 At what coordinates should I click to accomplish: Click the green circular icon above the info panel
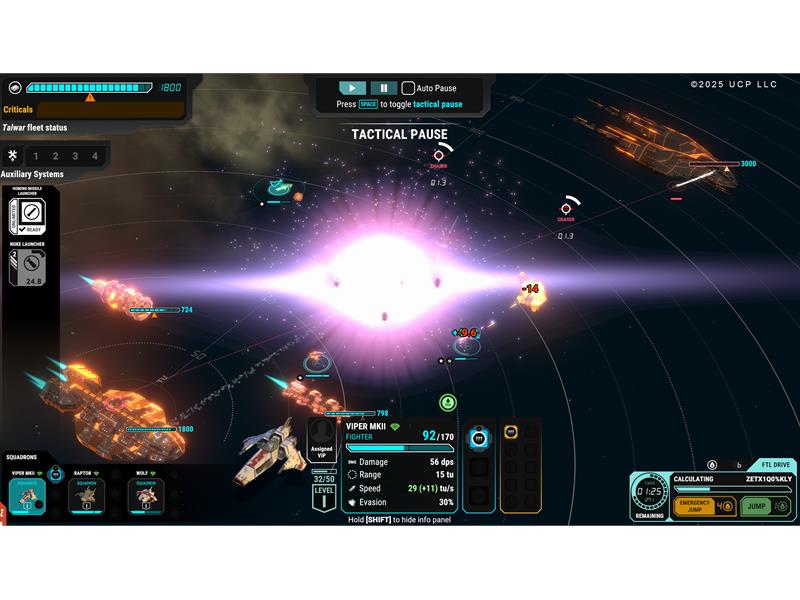click(x=447, y=402)
